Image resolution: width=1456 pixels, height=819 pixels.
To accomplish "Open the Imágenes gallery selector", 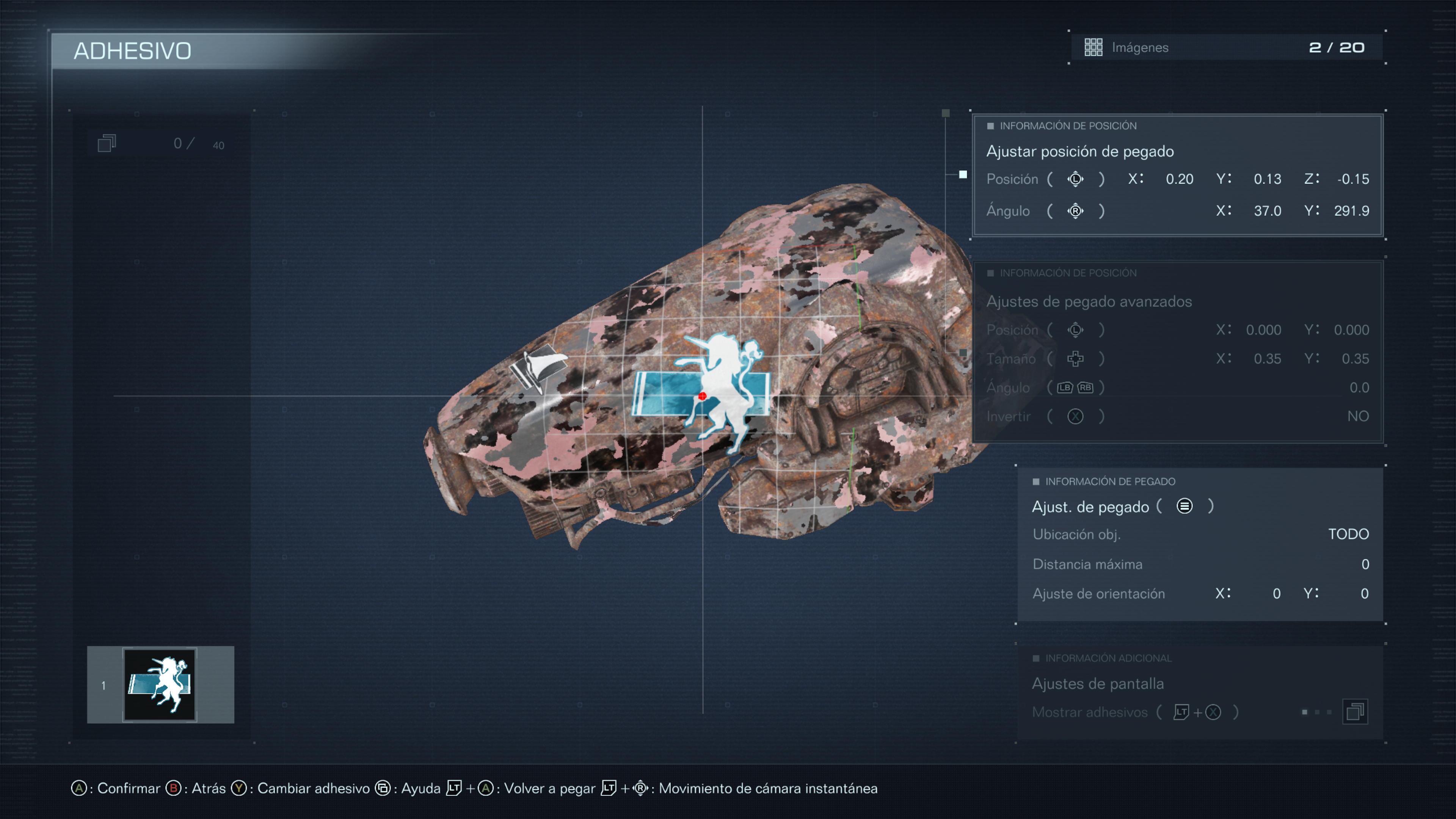I will pos(1225,47).
